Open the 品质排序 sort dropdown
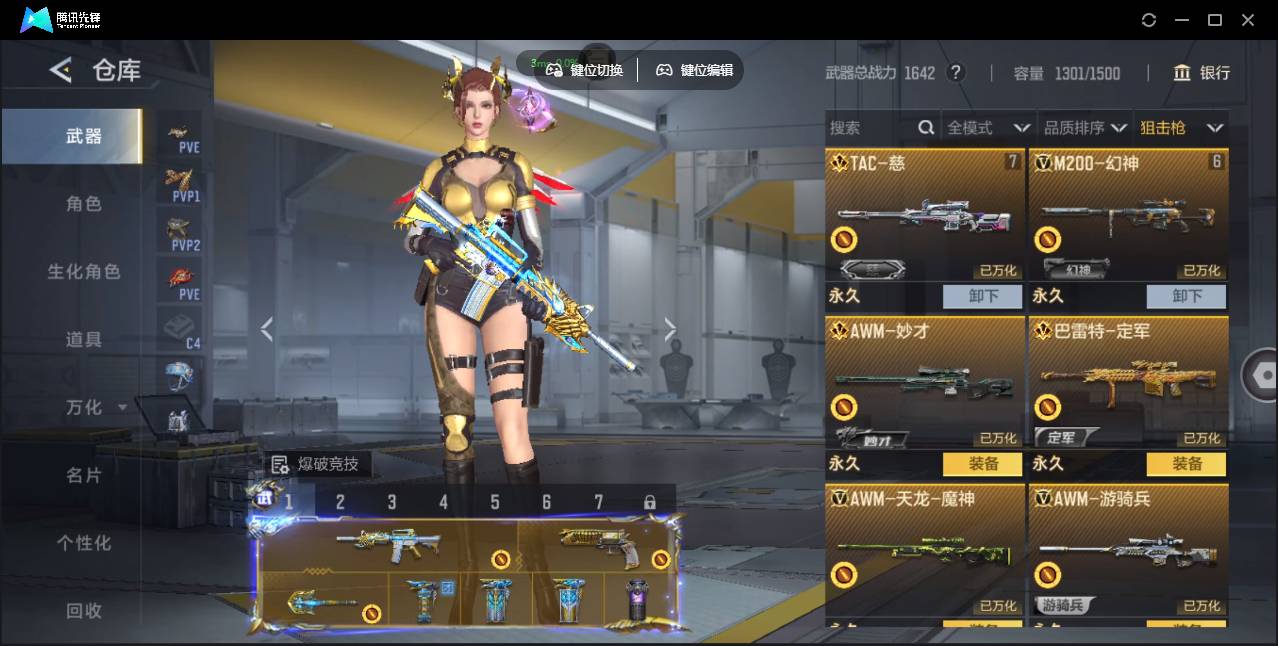 [x=1085, y=128]
